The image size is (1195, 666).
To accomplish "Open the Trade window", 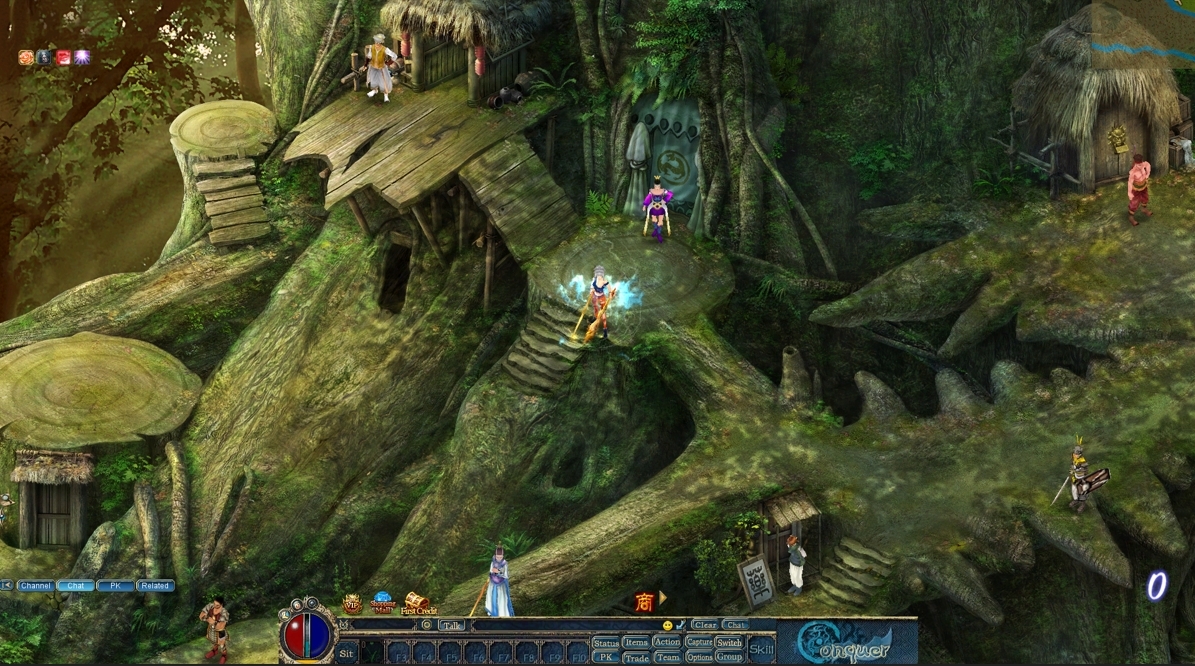I will [x=636, y=657].
